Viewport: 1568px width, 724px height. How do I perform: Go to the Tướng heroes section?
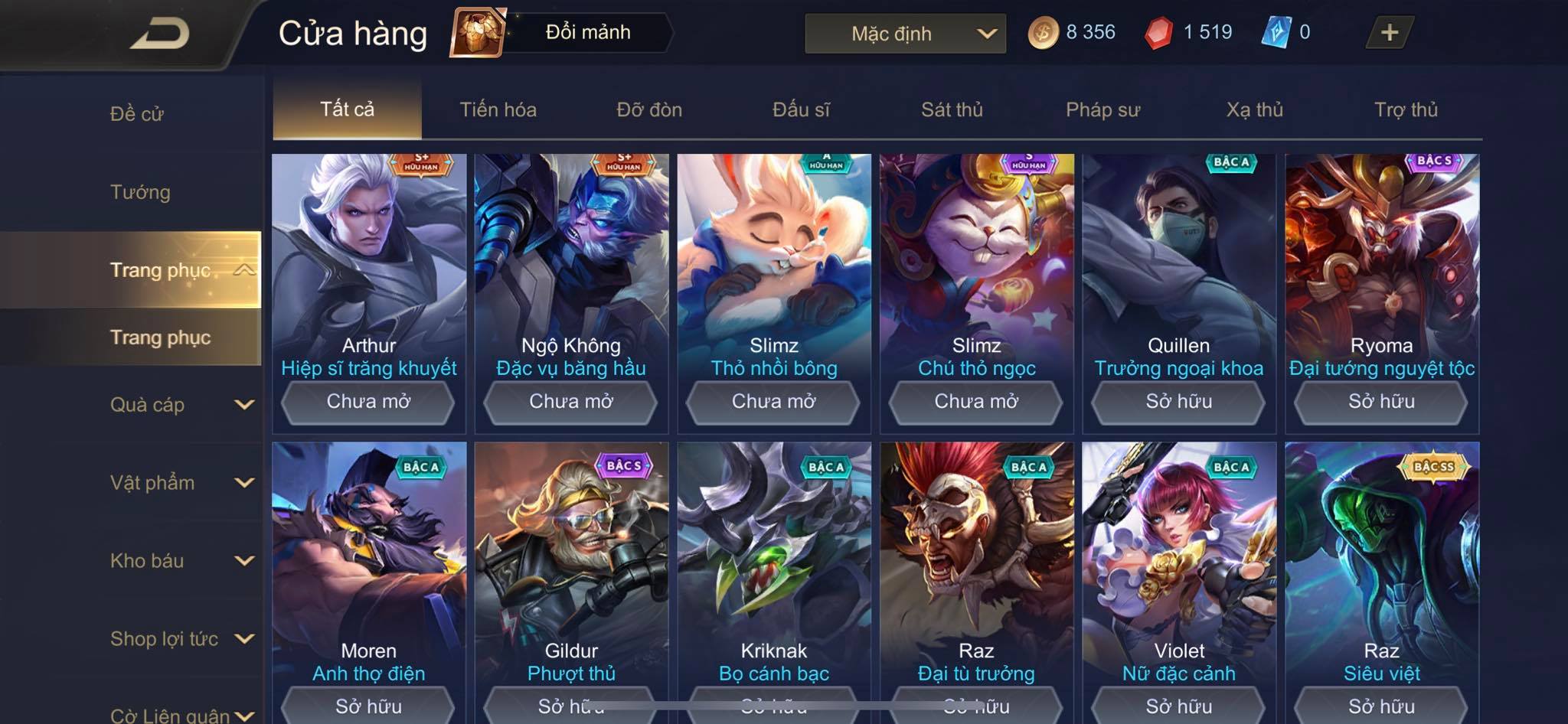[x=140, y=192]
